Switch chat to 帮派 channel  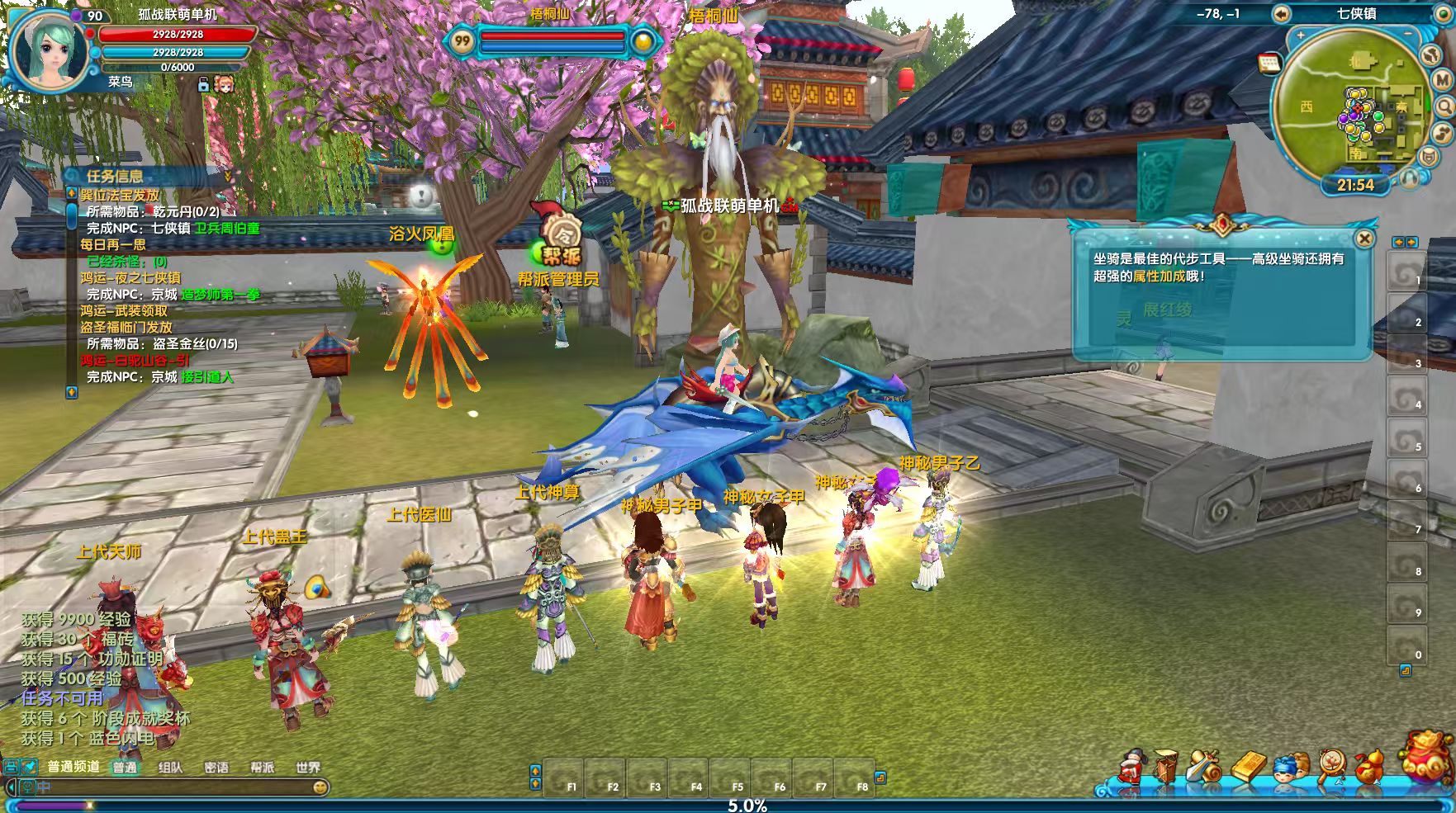[262, 768]
